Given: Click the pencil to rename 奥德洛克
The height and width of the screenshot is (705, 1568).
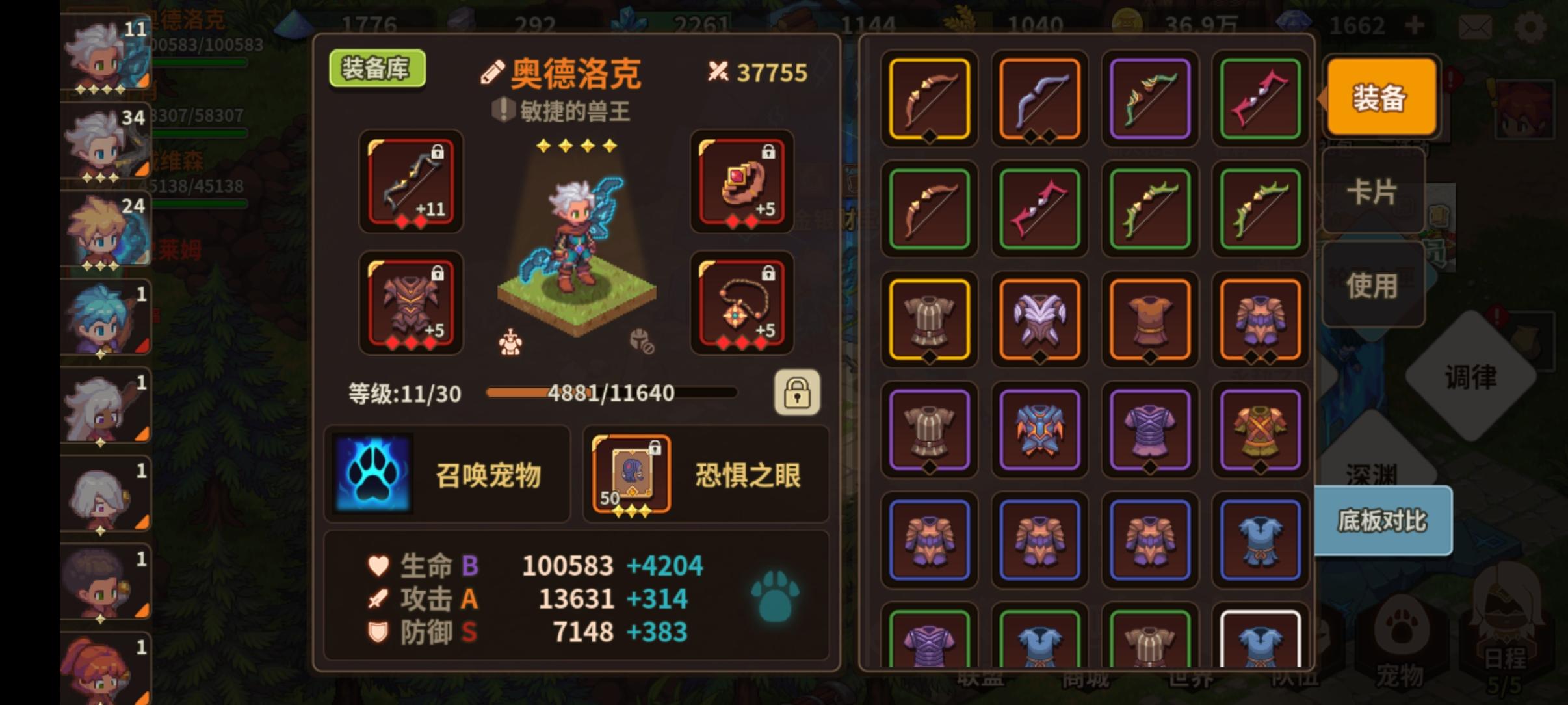Looking at the screenshot, I should 493,72.
